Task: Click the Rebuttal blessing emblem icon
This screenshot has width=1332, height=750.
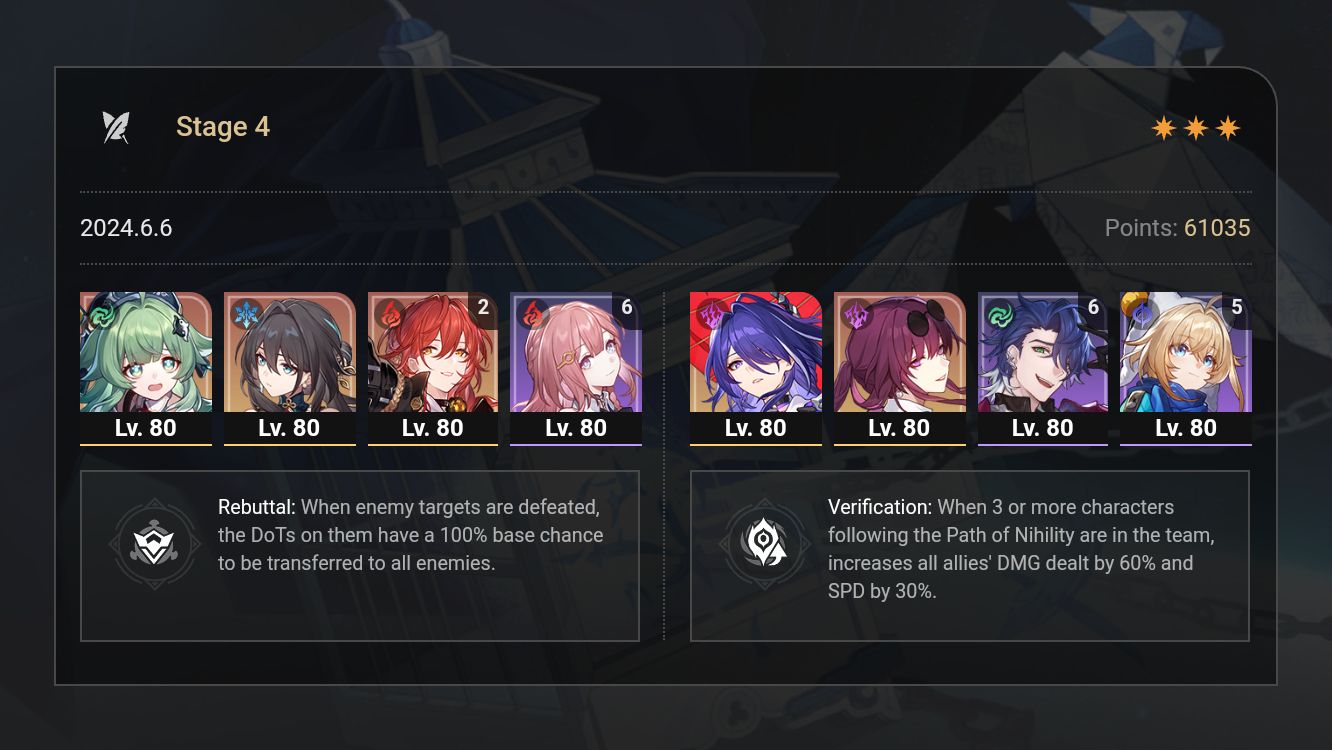Action: 155,544
